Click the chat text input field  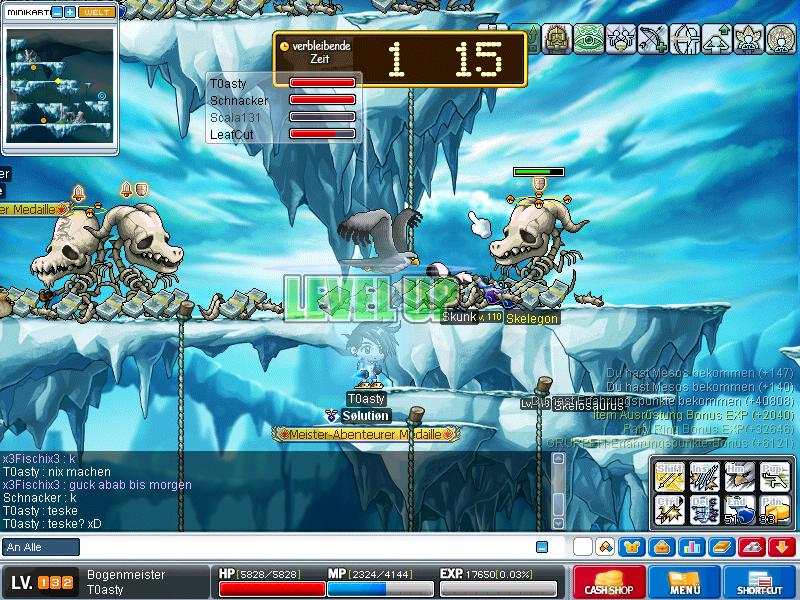point(300,547)
